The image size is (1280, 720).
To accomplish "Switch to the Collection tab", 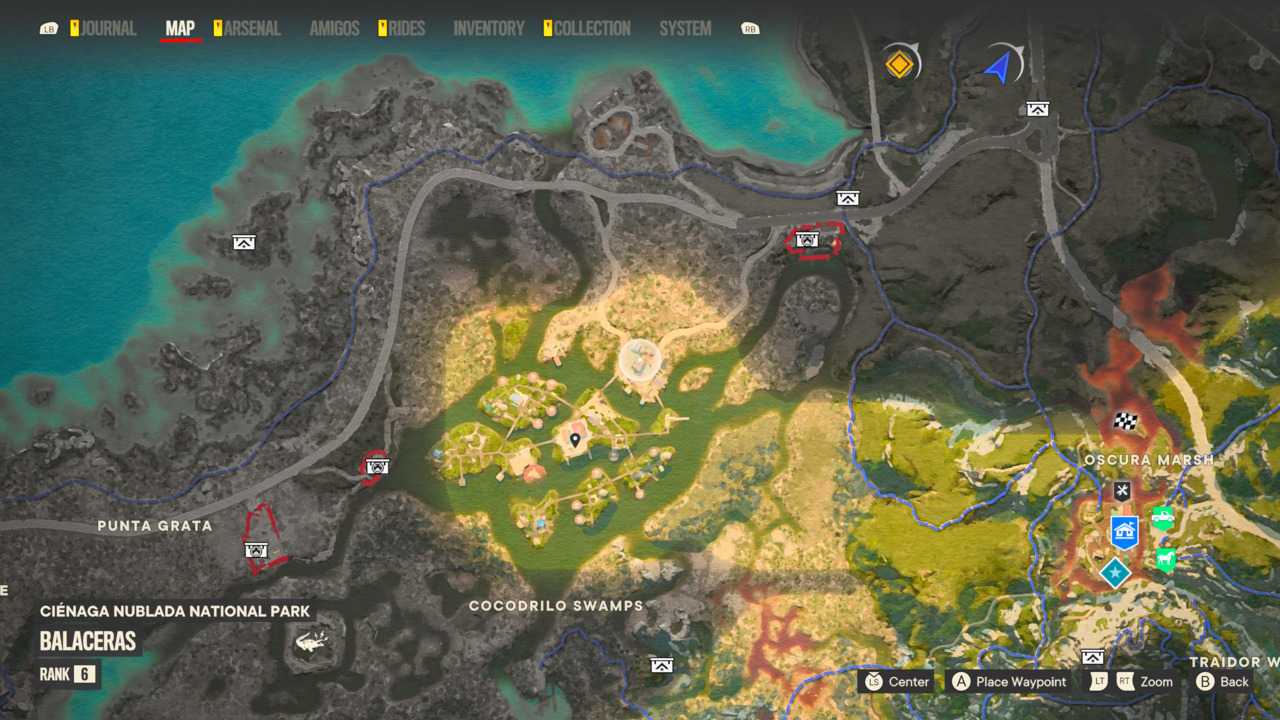I will click(x=592, y=29).
